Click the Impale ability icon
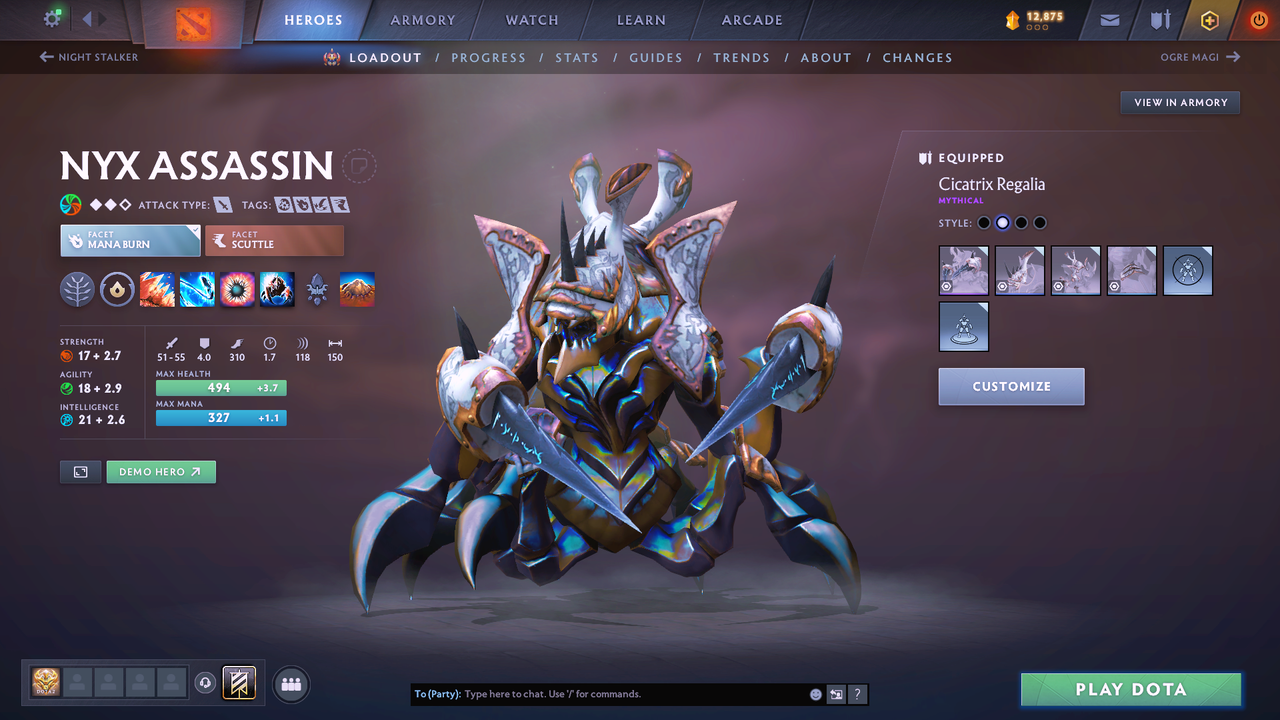Screen dimensions: 1280x720 pyautogui.click(x=157, y=289)
